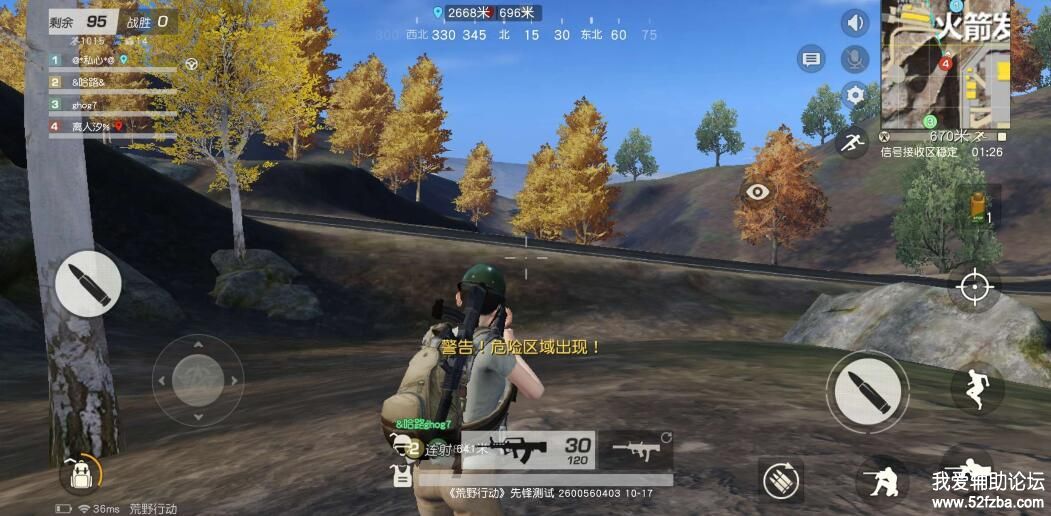Tap the virtual movement joystick
Image resolution: width=1051 pixels, height=516 pixels.
pyautogui.click(x=198, y=380)
